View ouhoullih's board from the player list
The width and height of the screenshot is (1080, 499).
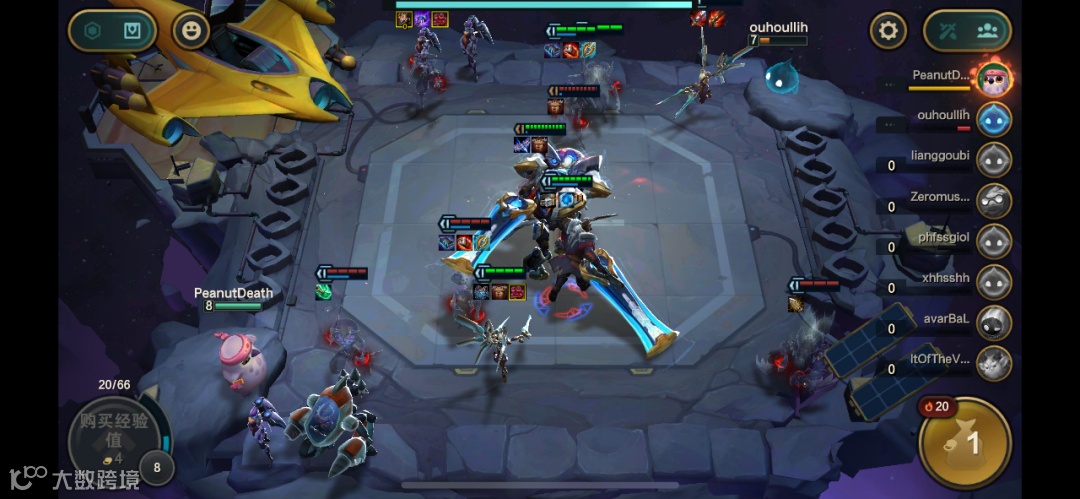(993, 118)
